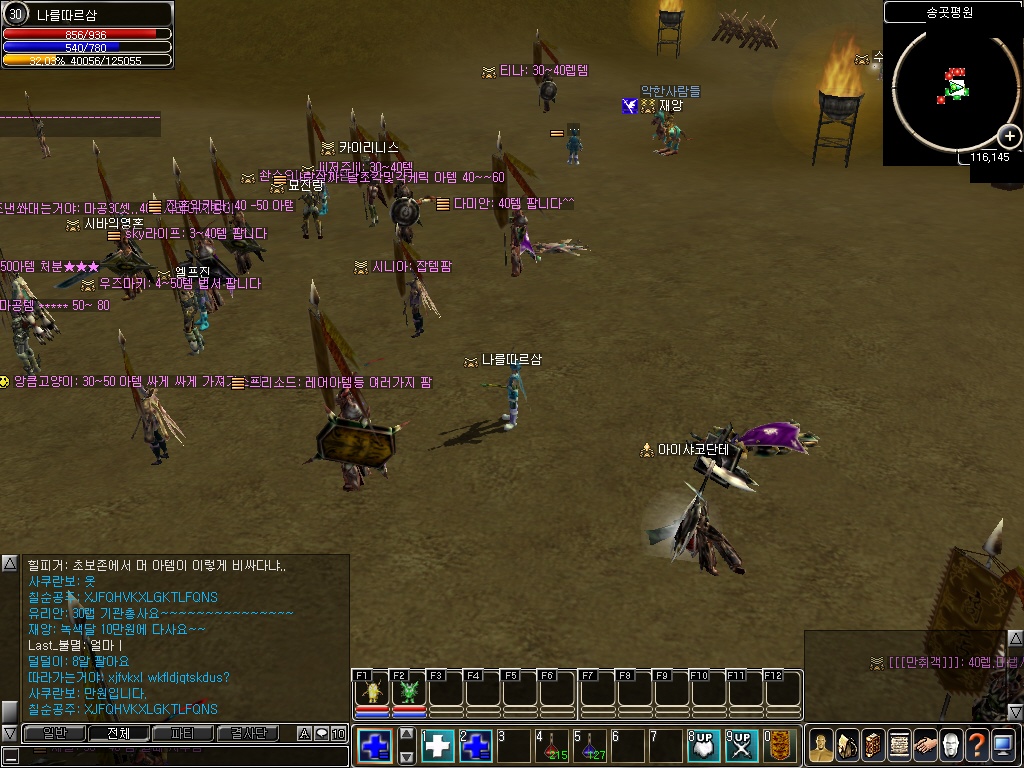Switch to the 결사단 chat tab
This screenshot has width=1024, height=768.
(x=247, y=733)
